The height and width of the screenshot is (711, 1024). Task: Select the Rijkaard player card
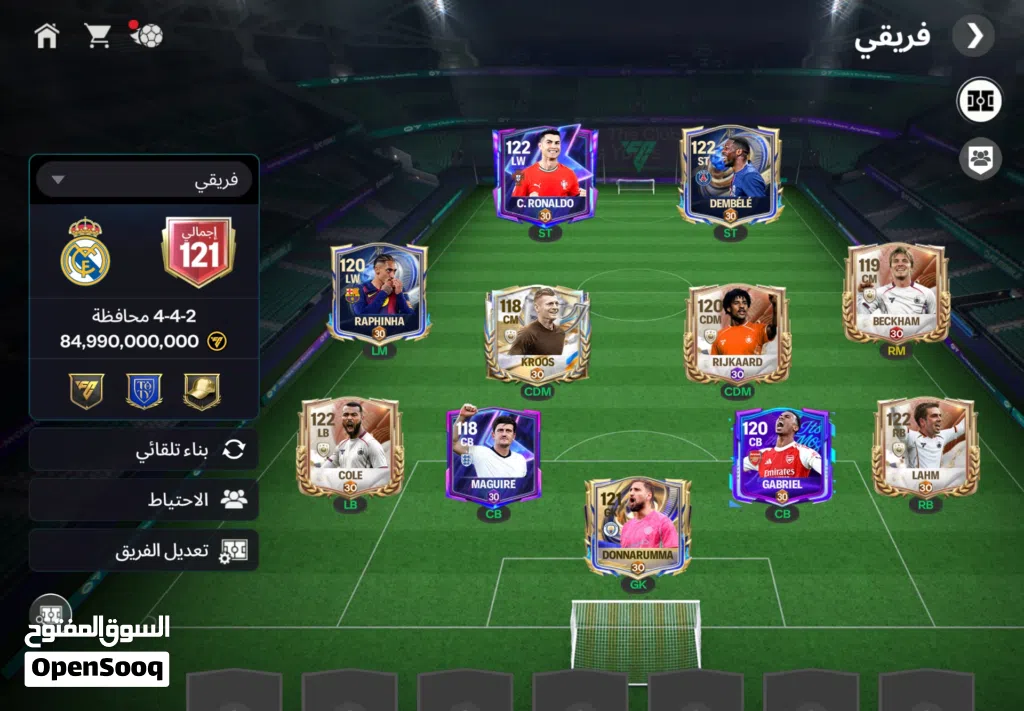(737, 334)
